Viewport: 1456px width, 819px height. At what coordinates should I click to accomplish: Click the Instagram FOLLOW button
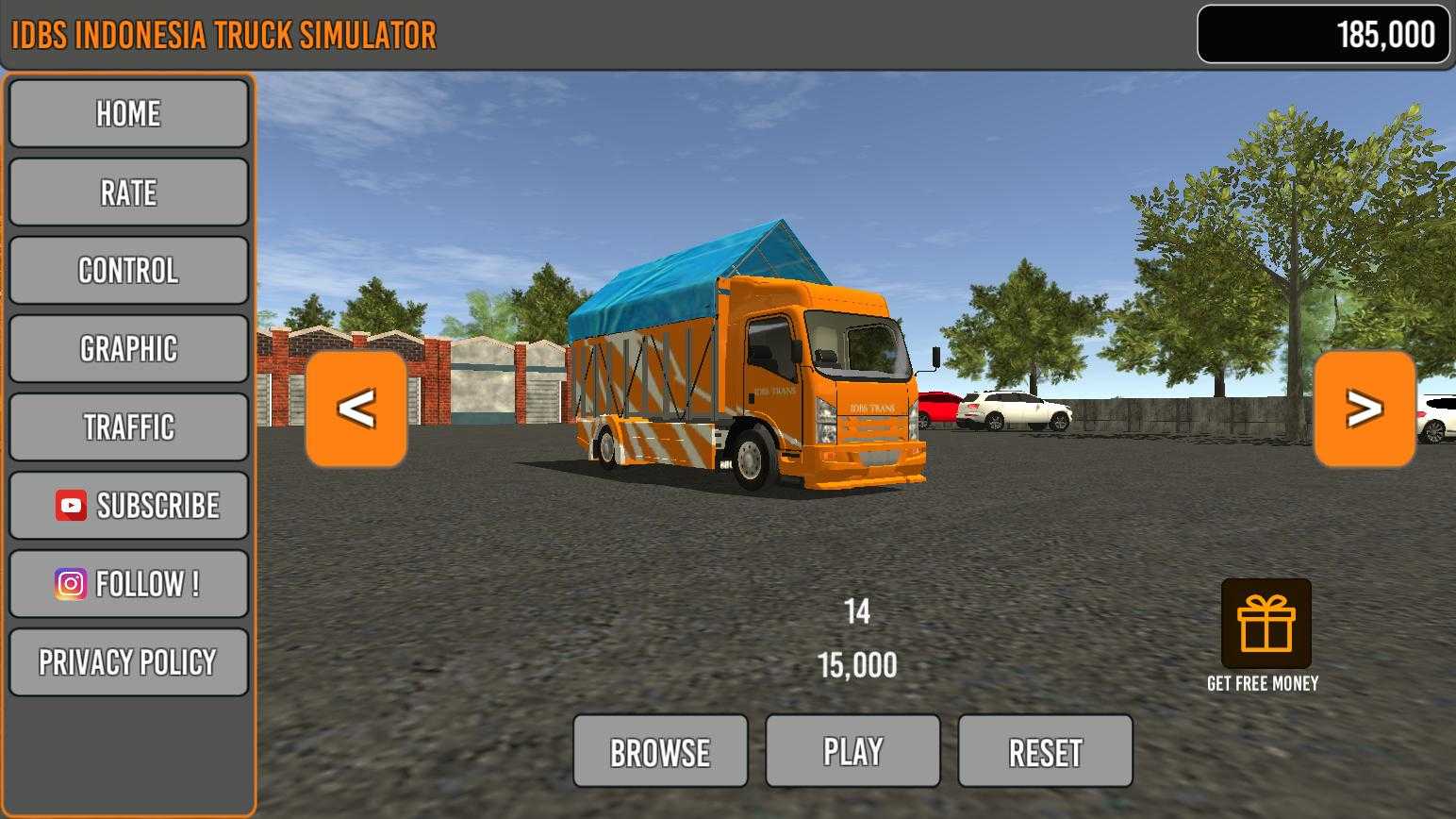[128, 584]
